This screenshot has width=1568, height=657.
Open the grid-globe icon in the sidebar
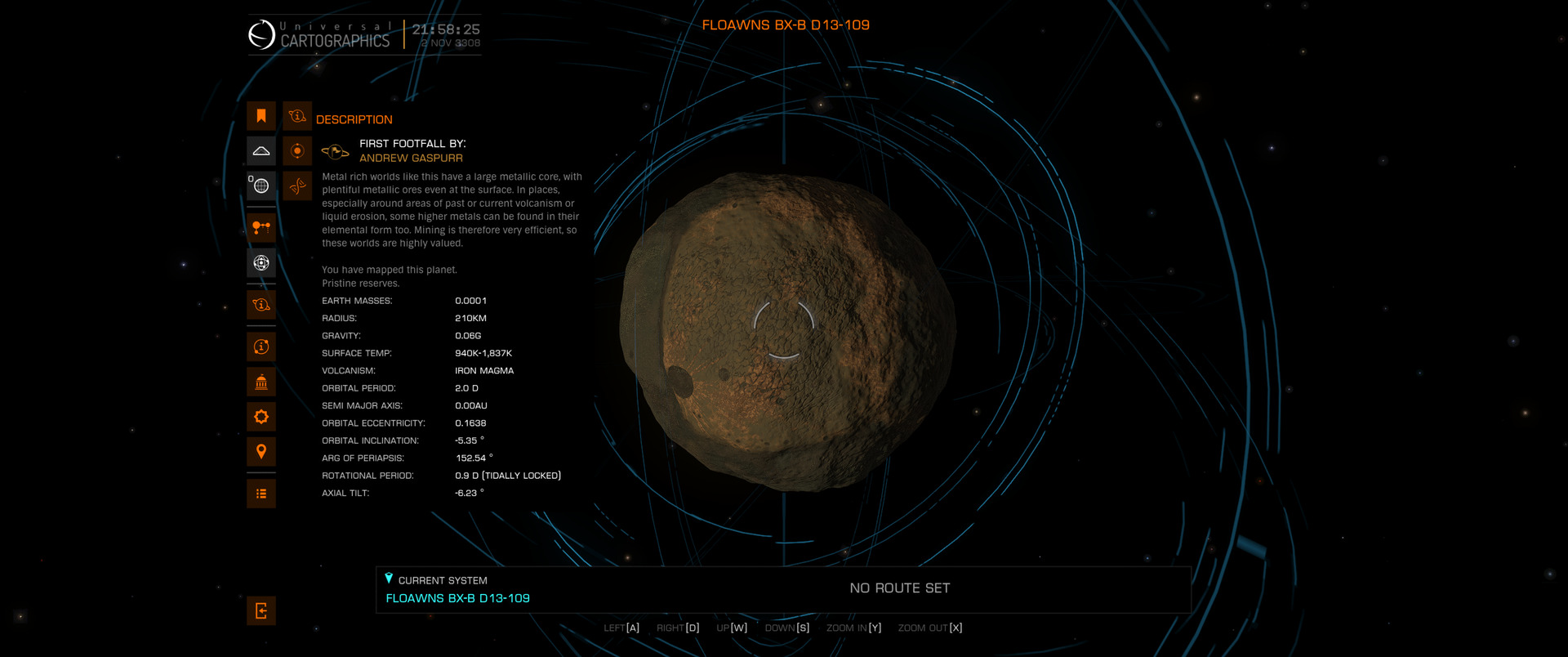point(261,185)
